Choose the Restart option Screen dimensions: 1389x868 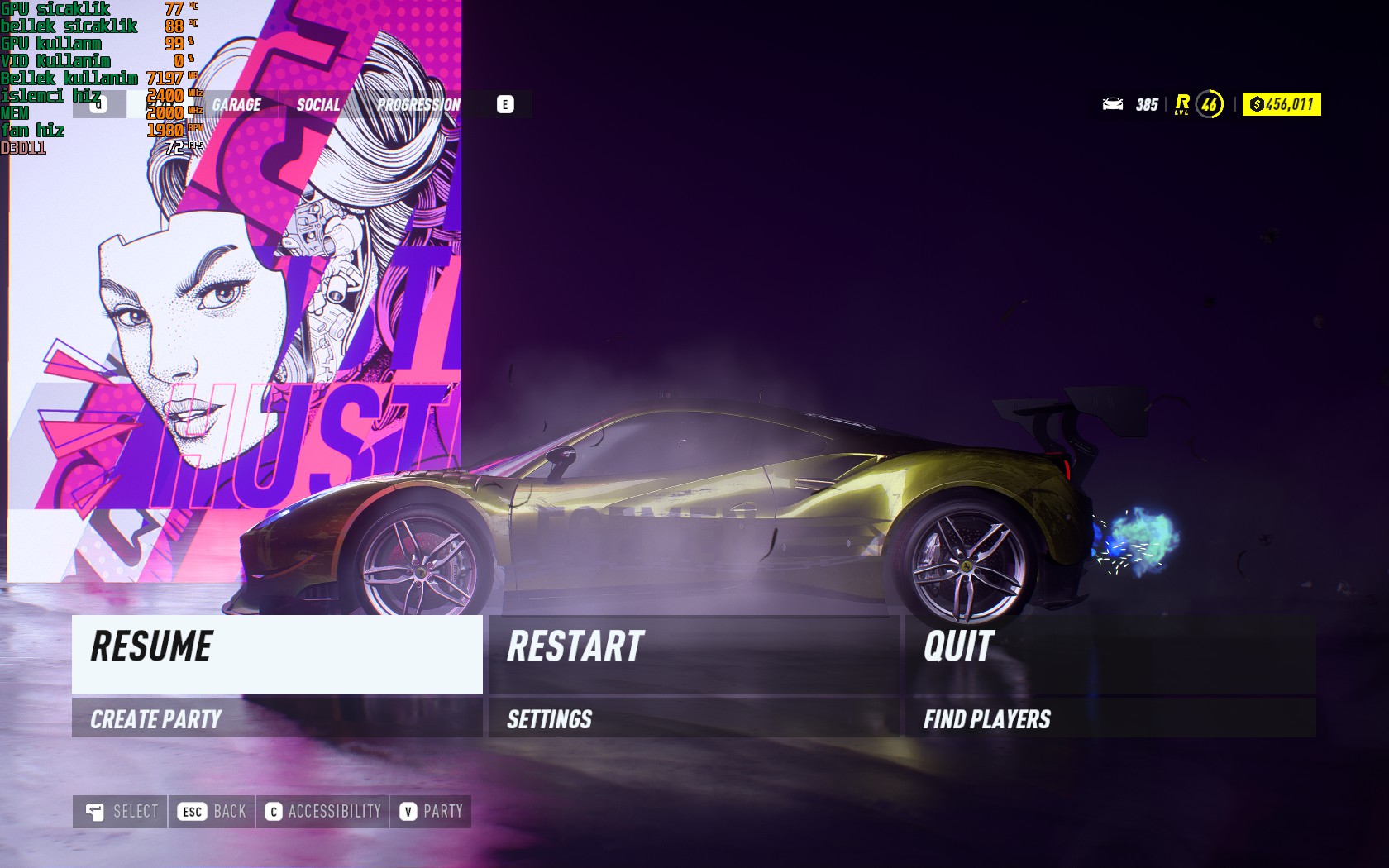pos(693,654)
